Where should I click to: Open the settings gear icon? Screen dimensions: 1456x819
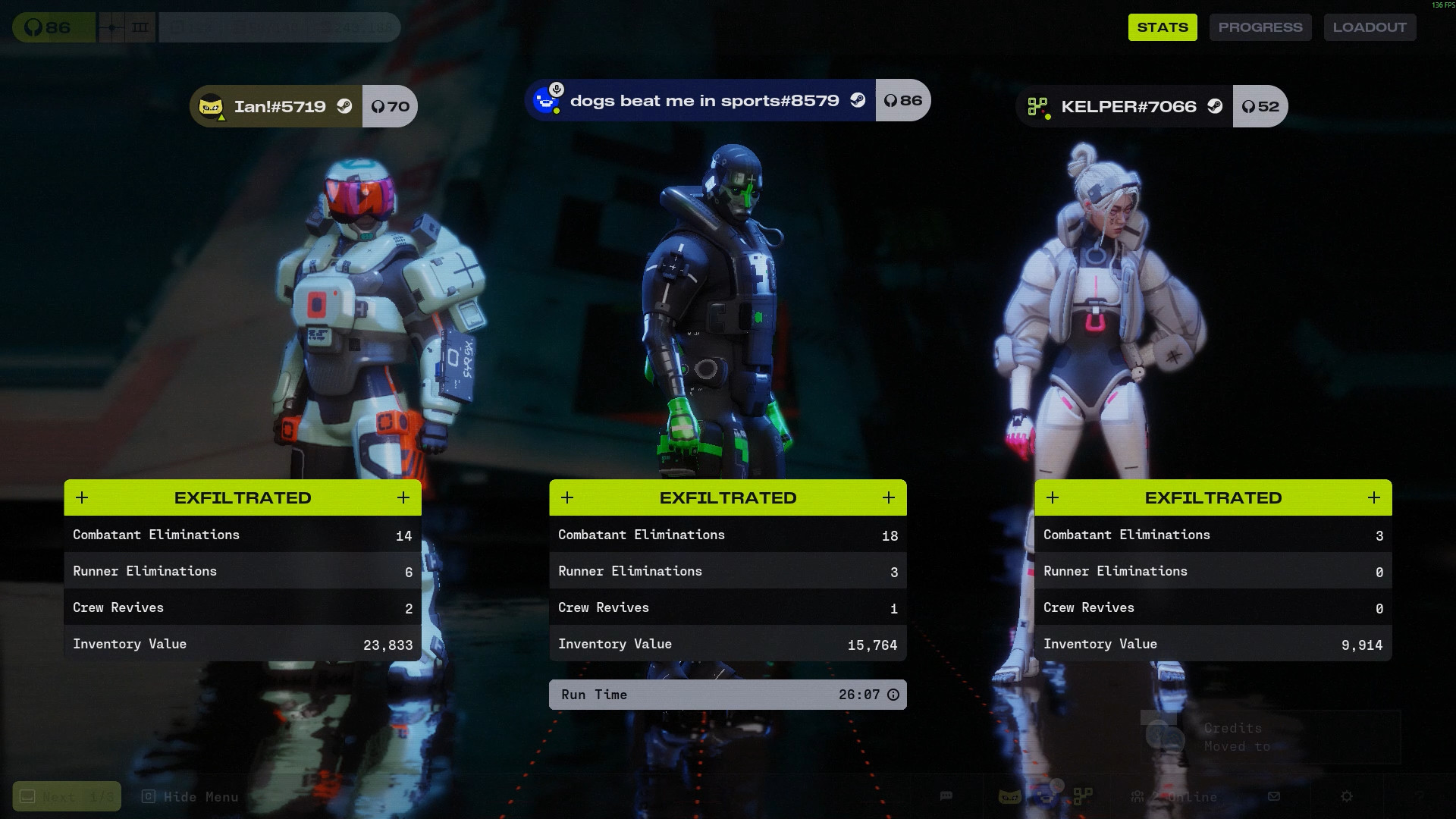coord(1347,796)
